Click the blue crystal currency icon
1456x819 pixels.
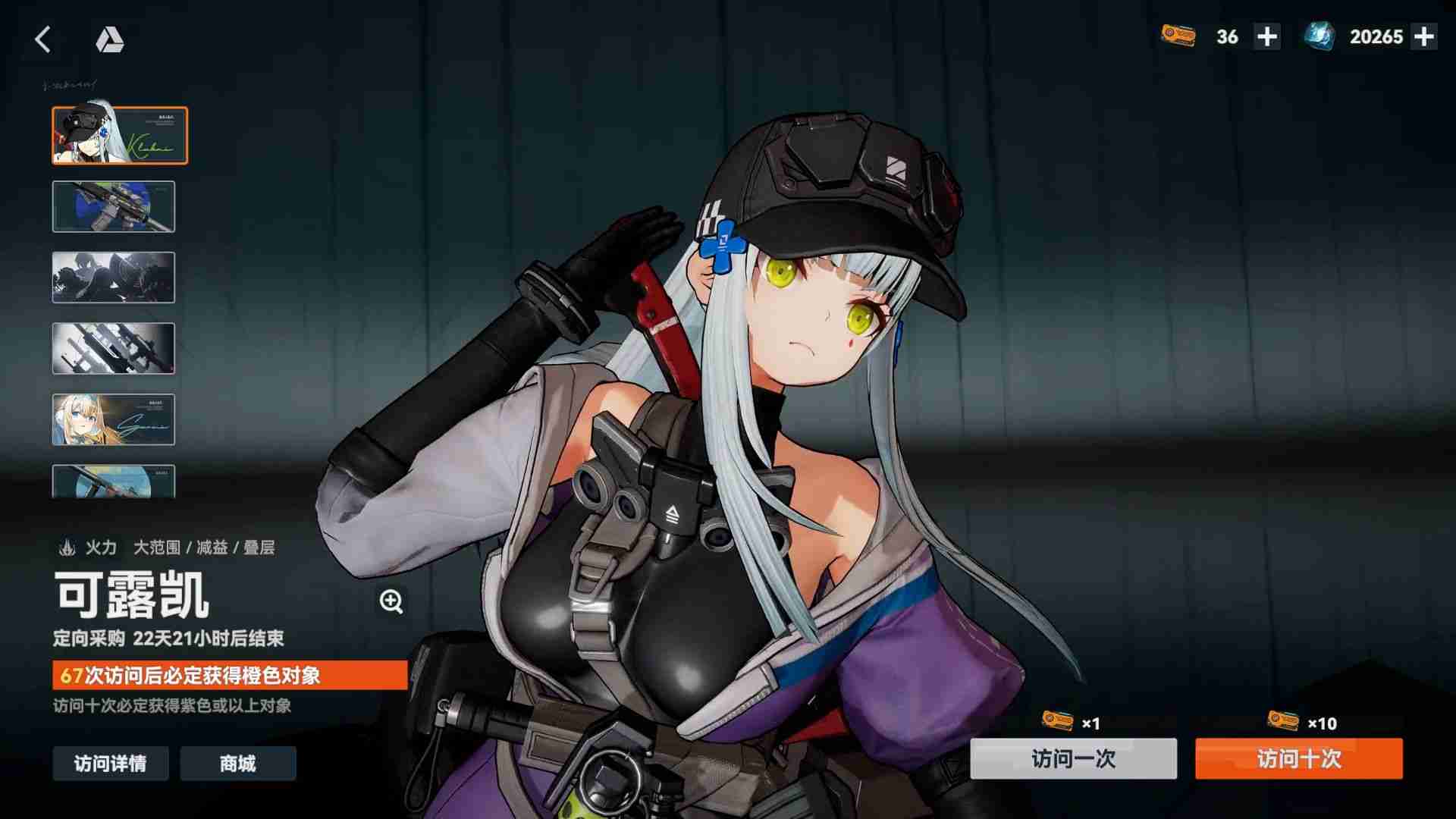tap(1318, 36)
